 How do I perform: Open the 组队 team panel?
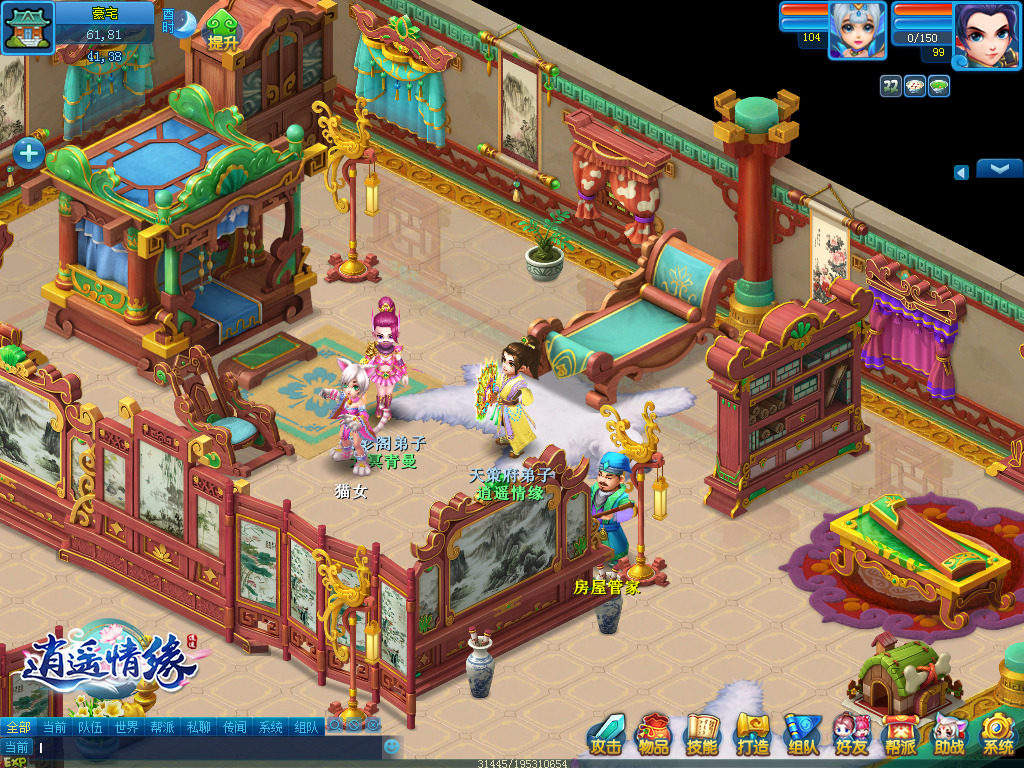(802, 735)
